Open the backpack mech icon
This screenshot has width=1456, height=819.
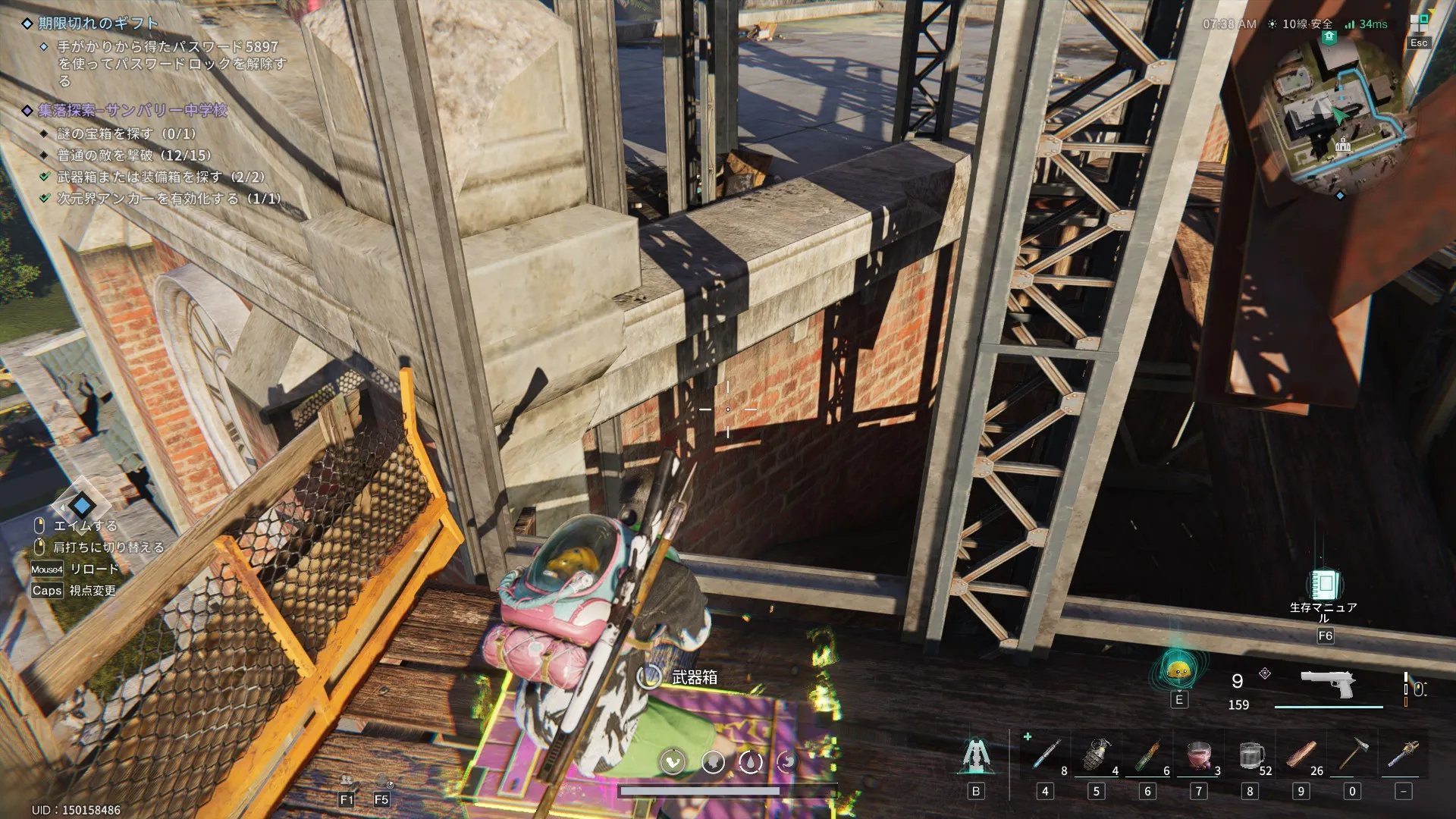click(x=976, y=756)
